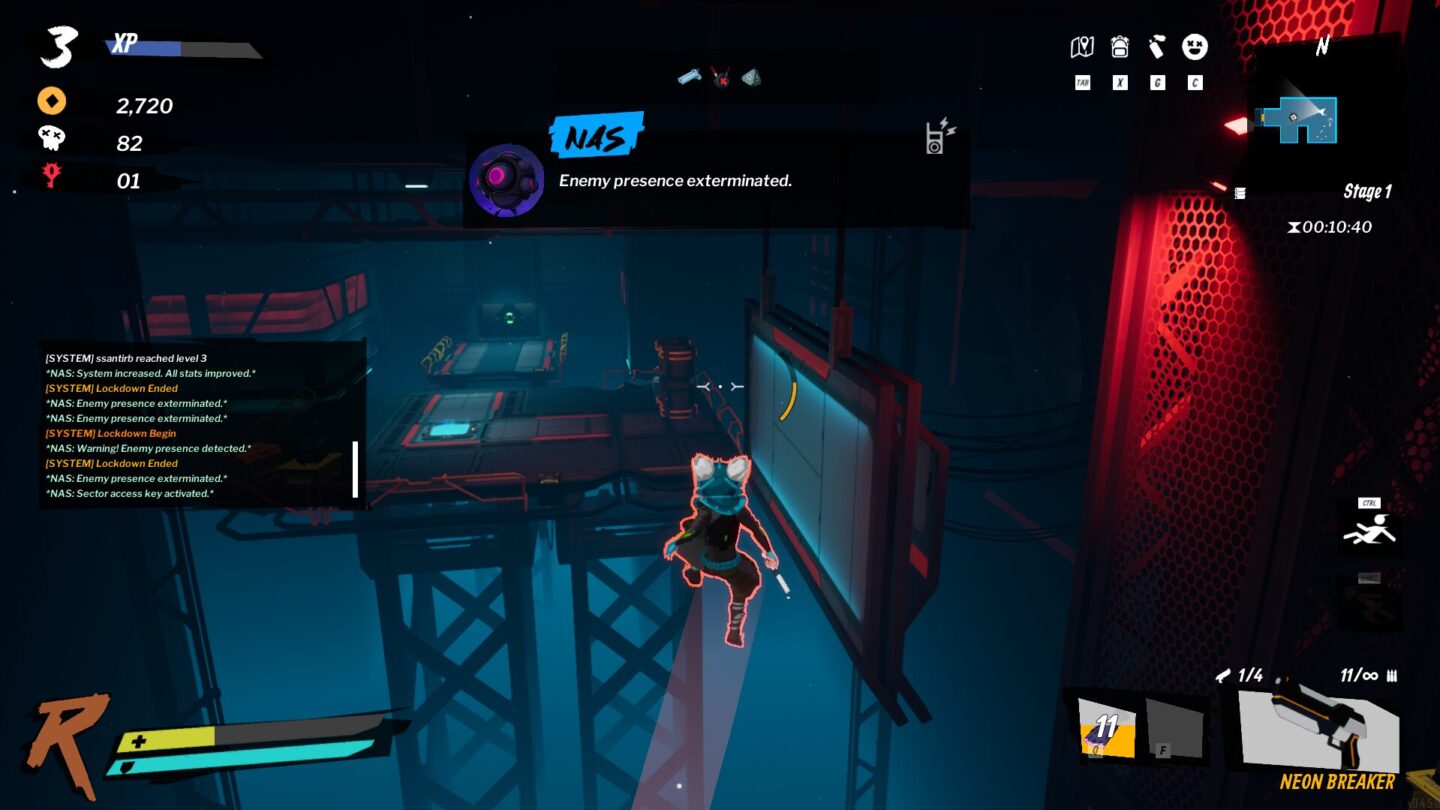Select the spray can icon
Image resolution: width=1440 pixels, height=810 pixels.
(x=1156, y=46)
